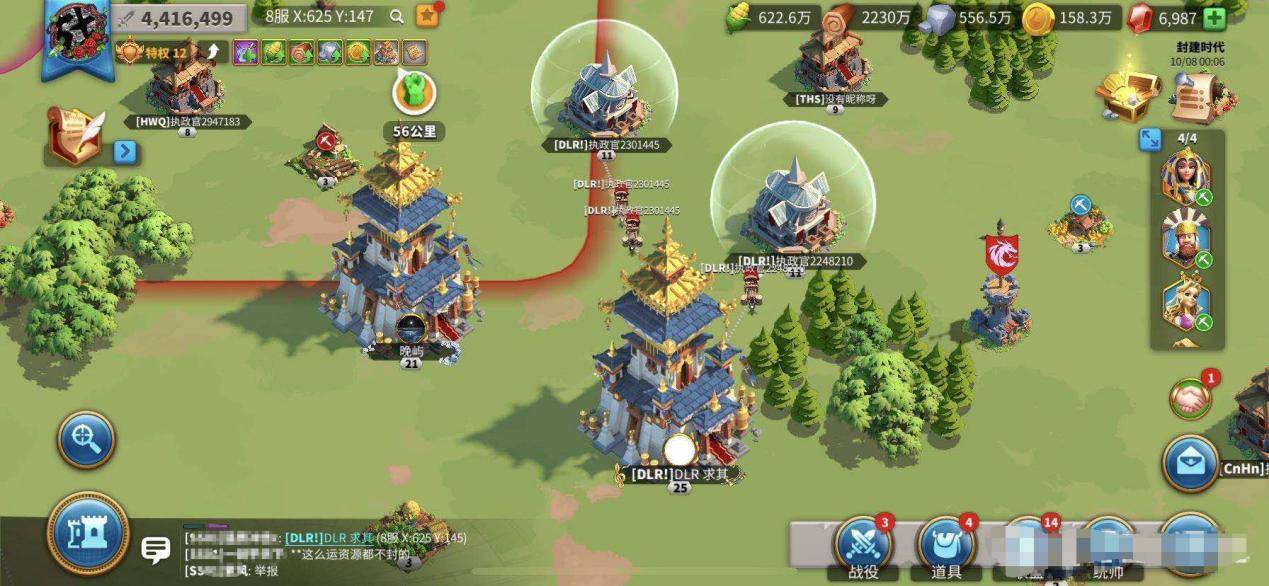Open the 战役 campaign menu
1269x586 pixels.
point(862,547)
